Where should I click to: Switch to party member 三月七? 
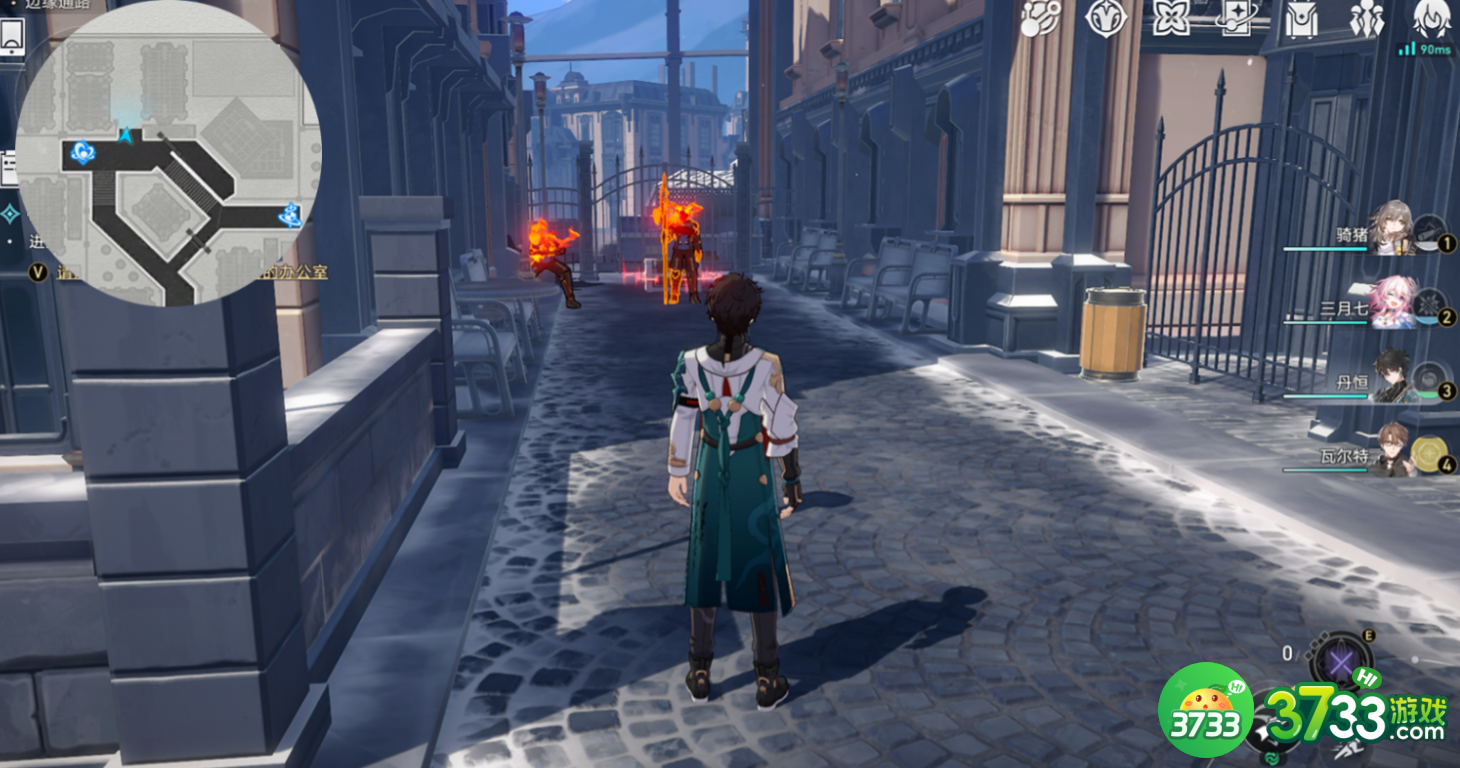(x=1392, y=303)
